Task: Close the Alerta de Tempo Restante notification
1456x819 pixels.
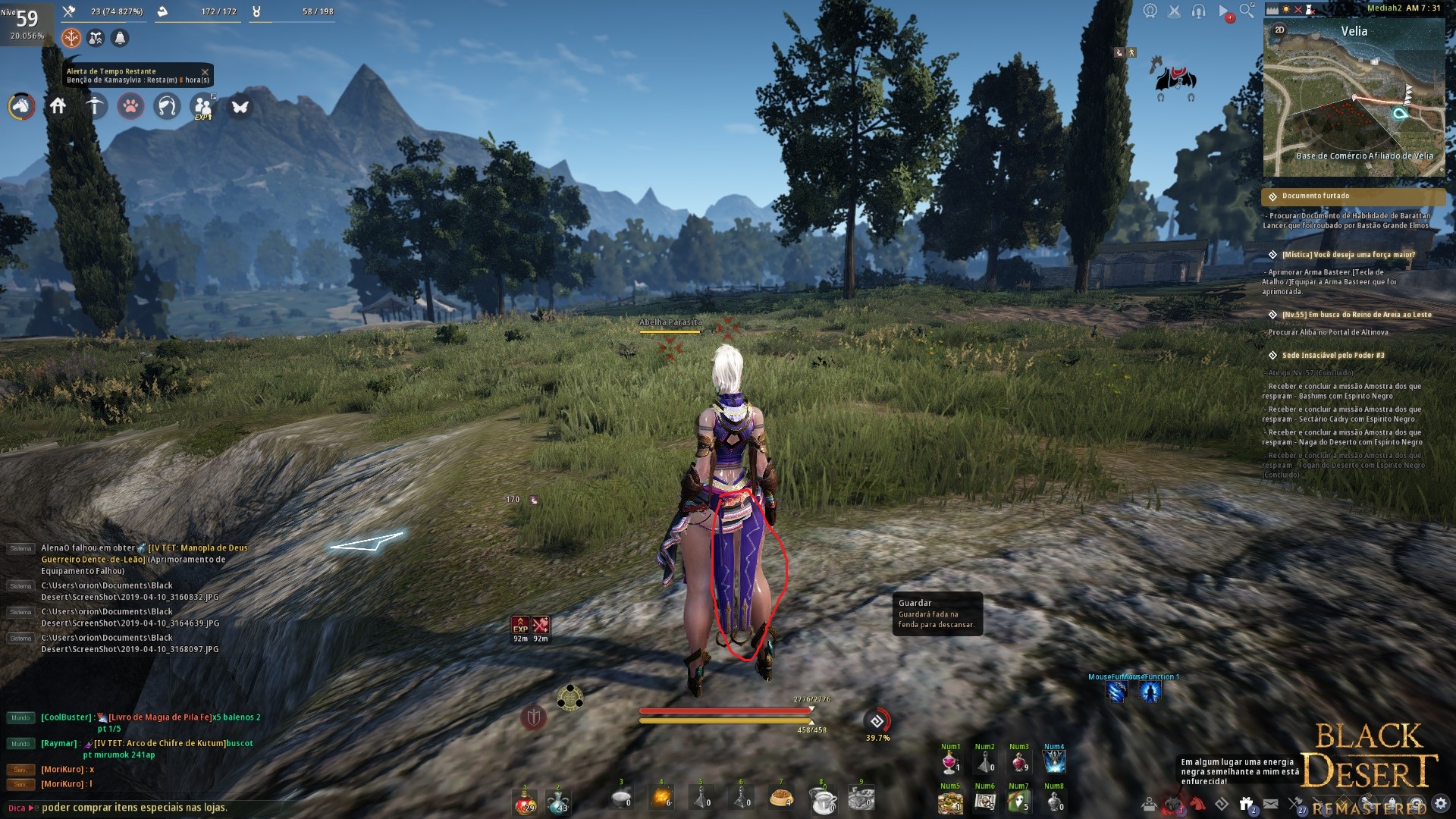Action: (205, 72)
